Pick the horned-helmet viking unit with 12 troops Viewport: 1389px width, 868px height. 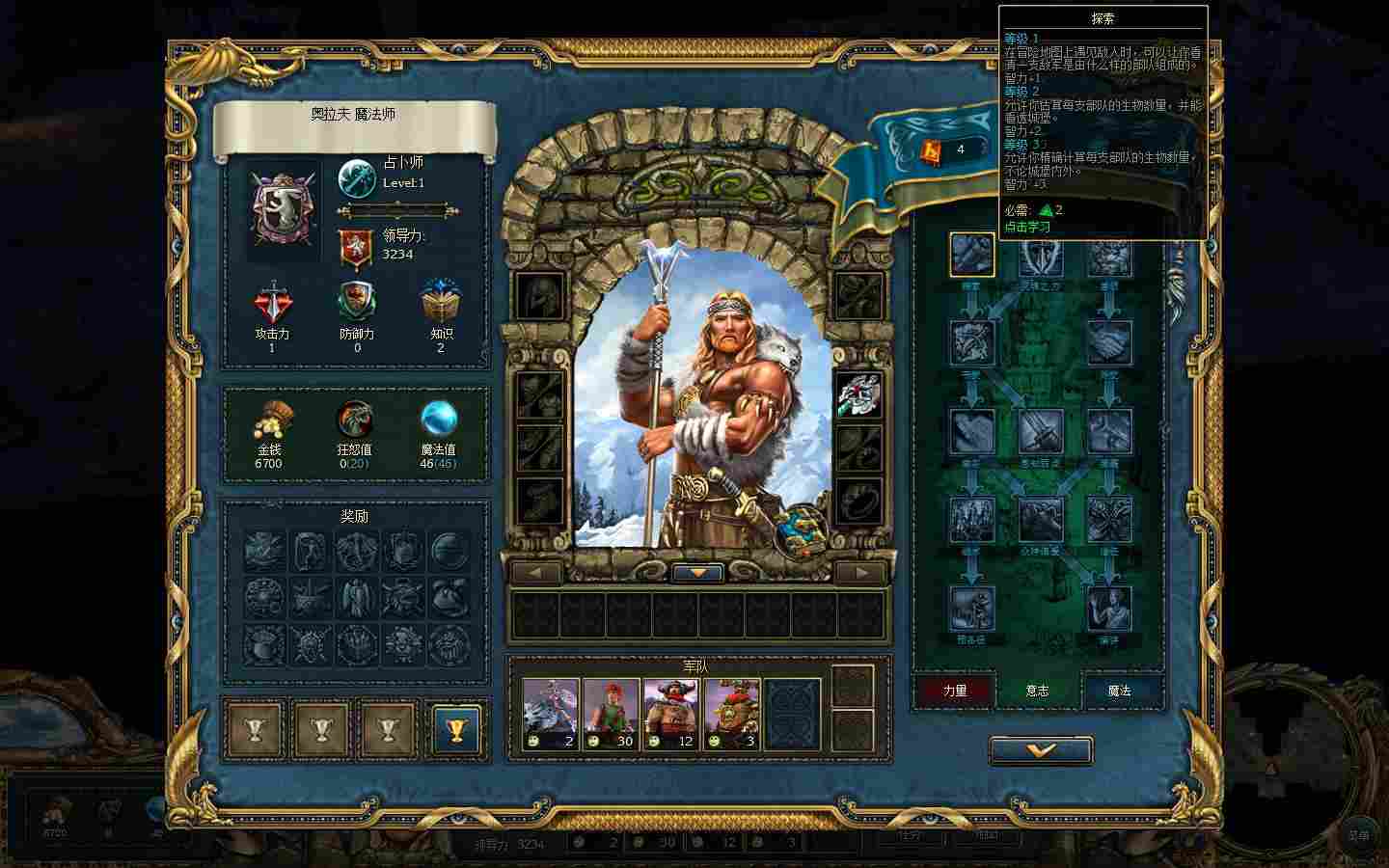click(671, 714)
